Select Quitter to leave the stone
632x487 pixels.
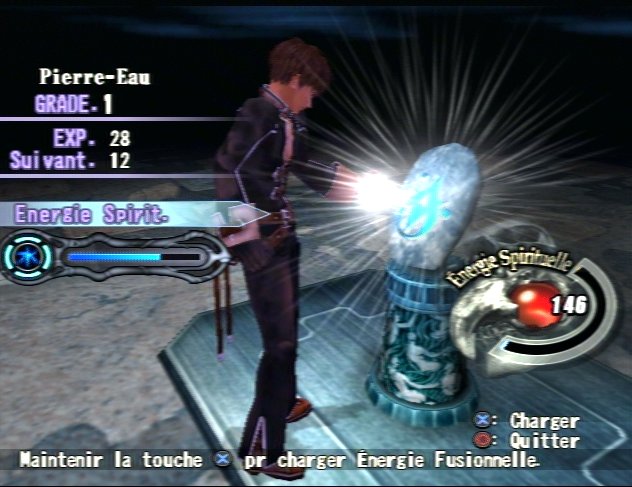pyautogui.click(x=543, y=440)
